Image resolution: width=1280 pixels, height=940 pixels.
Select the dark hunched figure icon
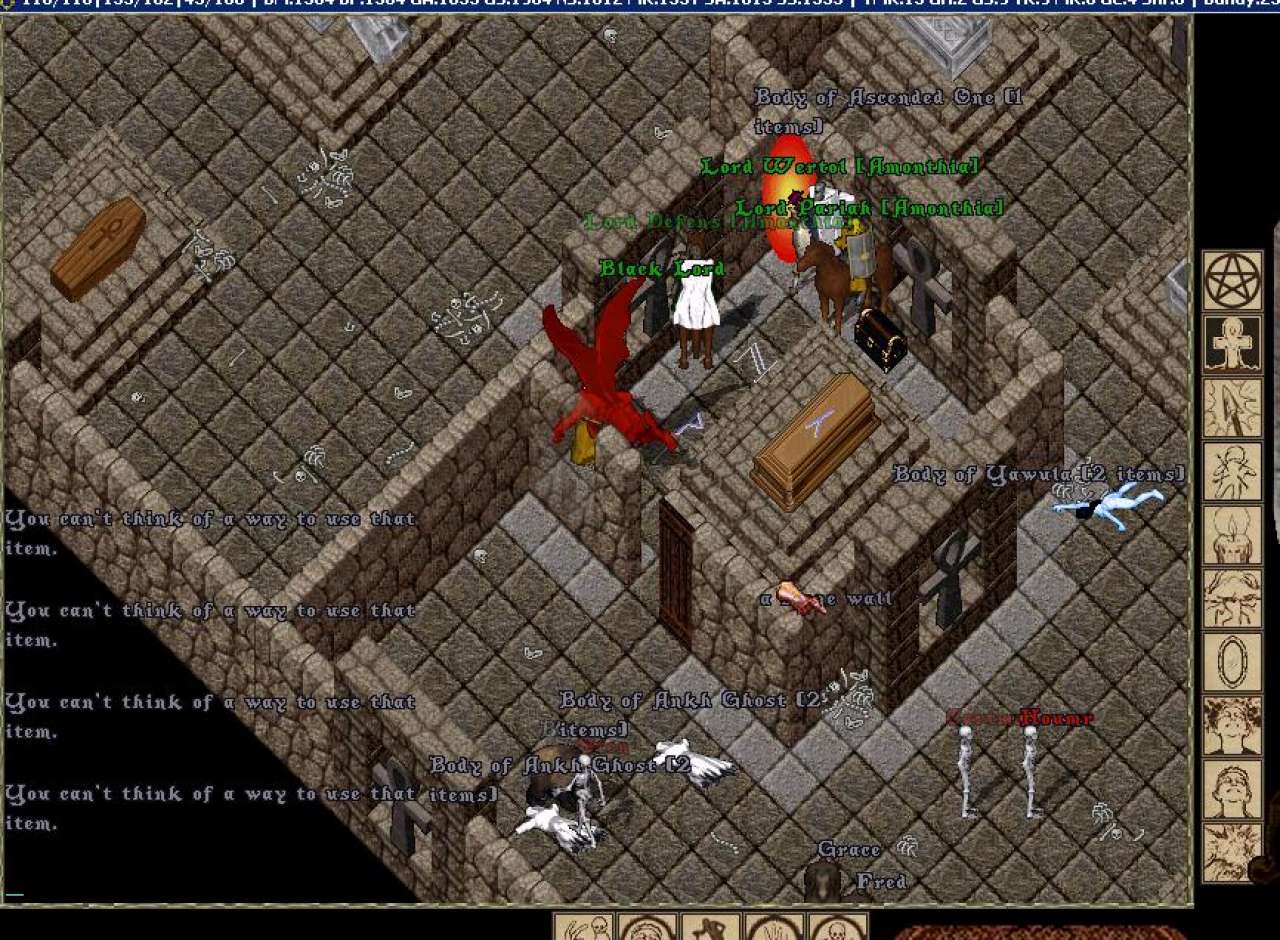click(x=711, y=928)
